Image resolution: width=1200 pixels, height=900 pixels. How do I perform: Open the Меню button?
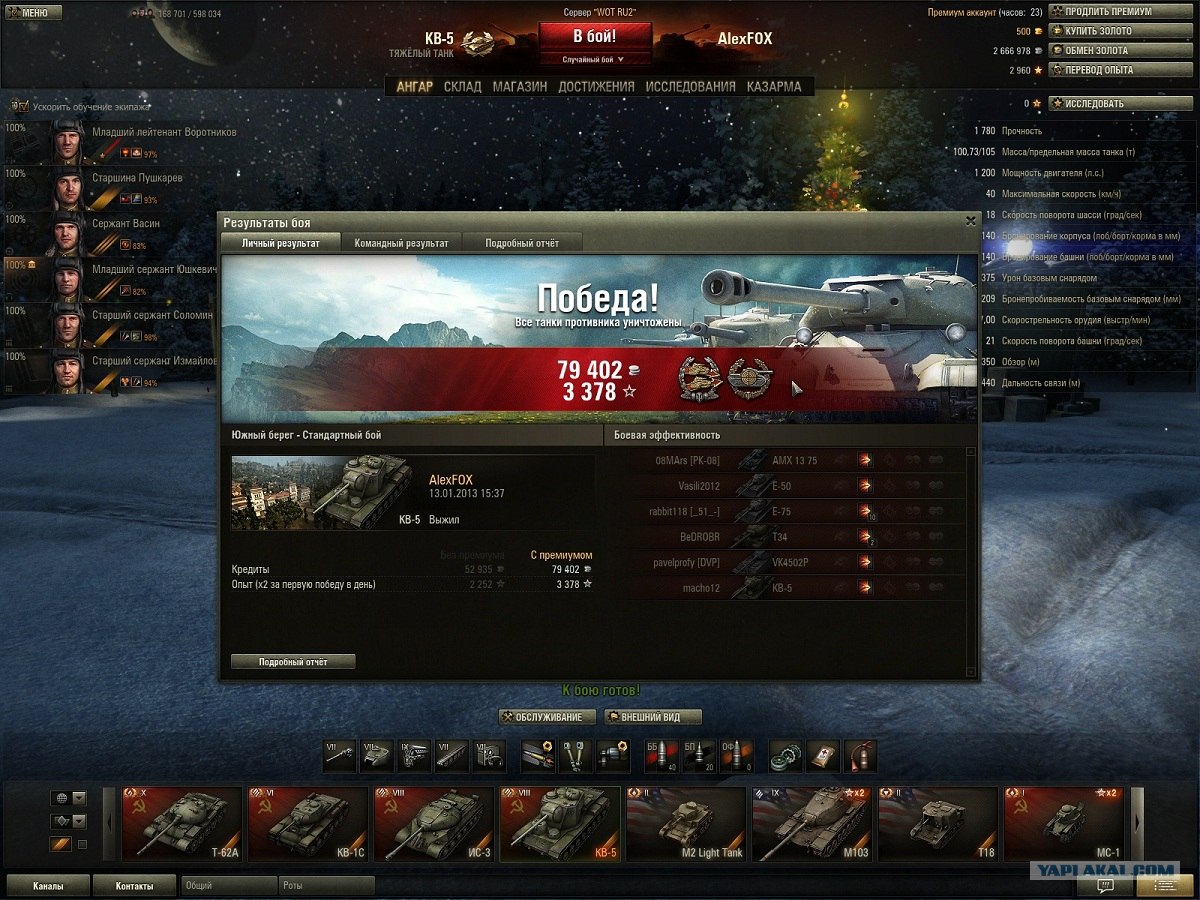pyautogui.click(x=33, y=13)
